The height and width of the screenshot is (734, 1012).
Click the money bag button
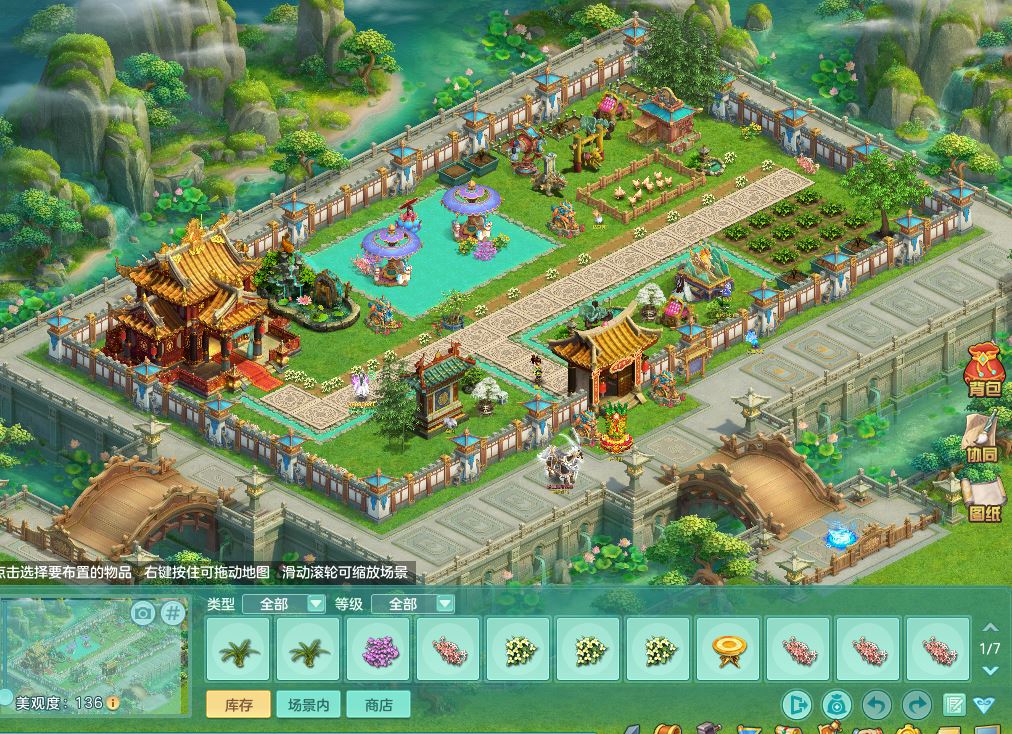pyautogui.click(x=836, y=706)
